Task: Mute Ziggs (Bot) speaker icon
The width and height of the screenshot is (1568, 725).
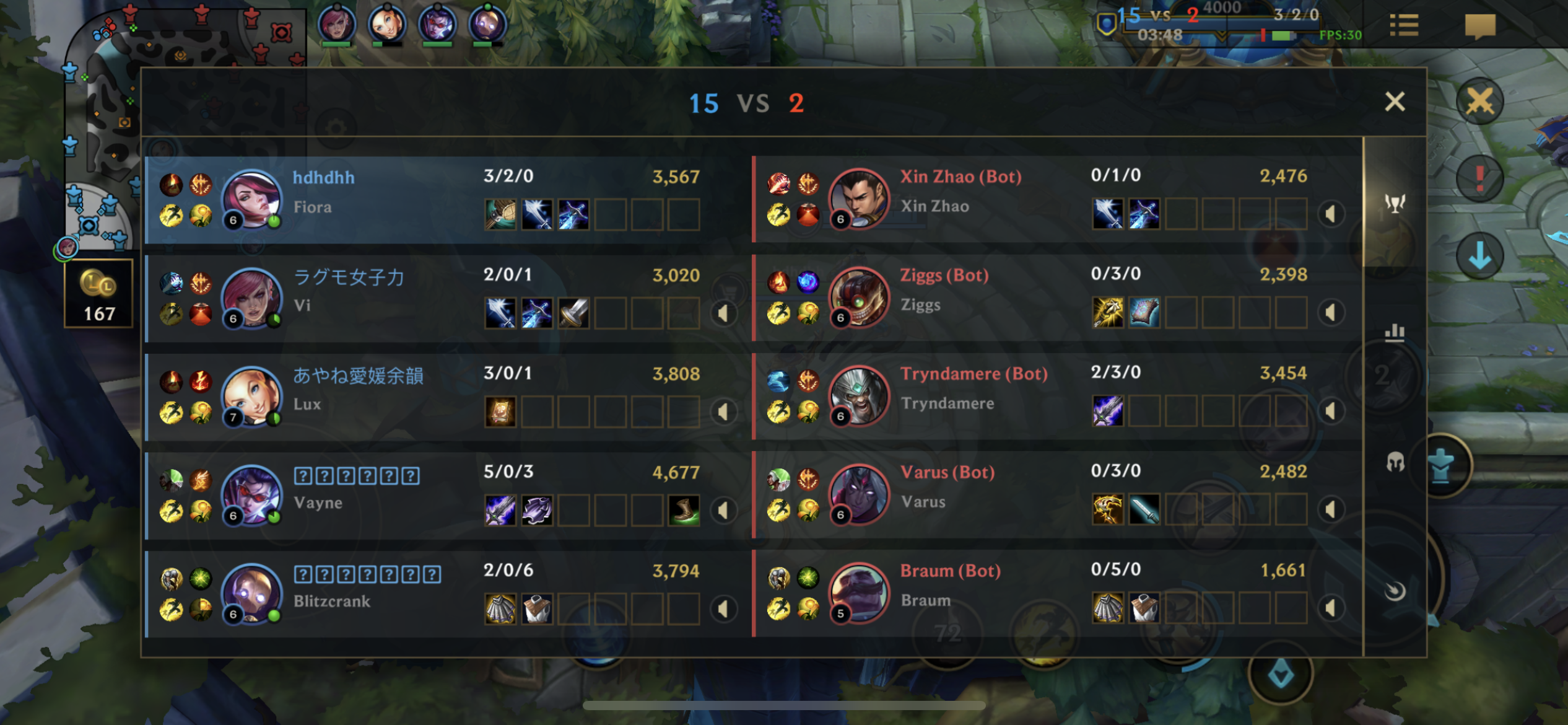Action: pyautogui.click(x=1330, y=312)
